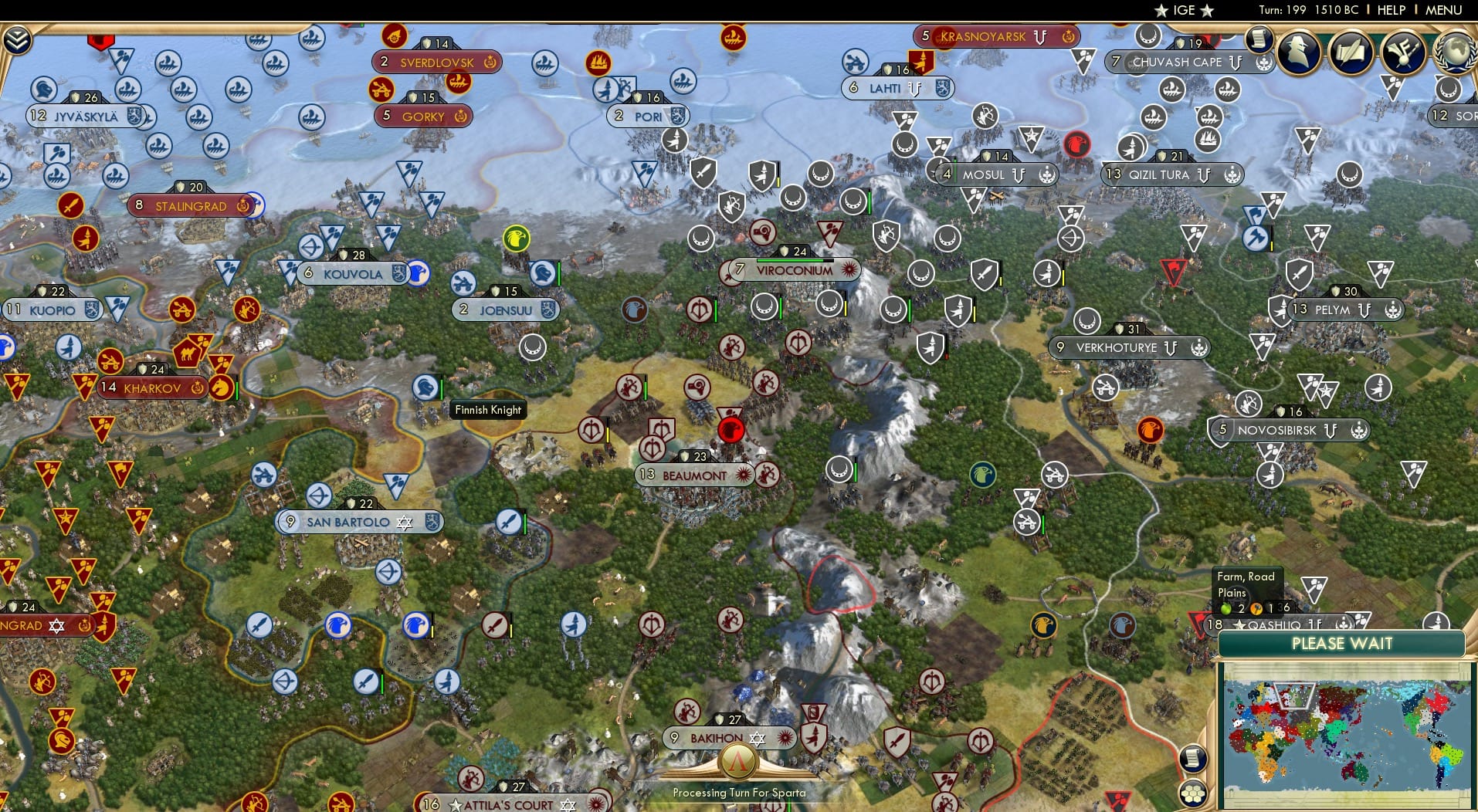The image size is (1478, 812).
Task: Open the Social Policies quill-and-scroll icon
Action: coord(1351,52)
